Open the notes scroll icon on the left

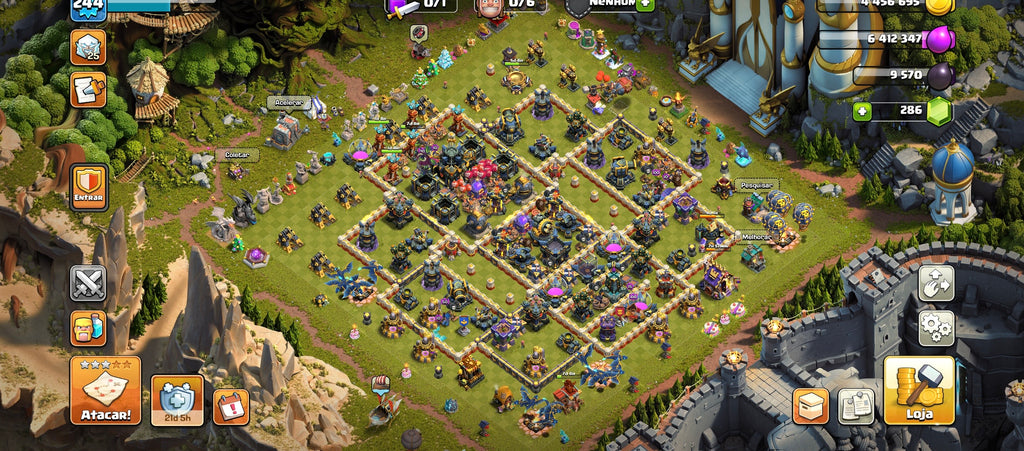[88, 90]
